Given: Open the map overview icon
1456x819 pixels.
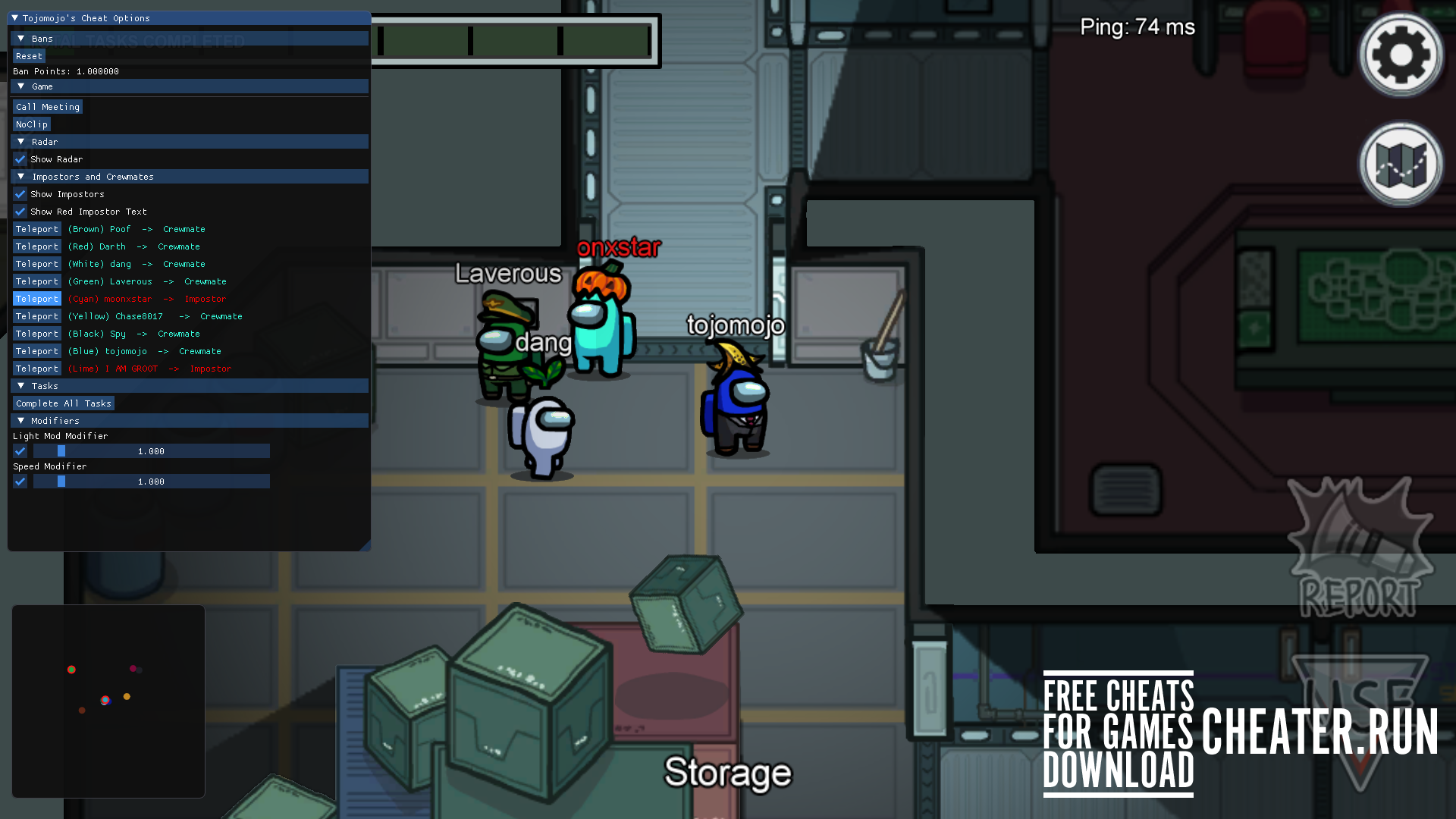Looking at the screenshot, I should [1401, 163].
